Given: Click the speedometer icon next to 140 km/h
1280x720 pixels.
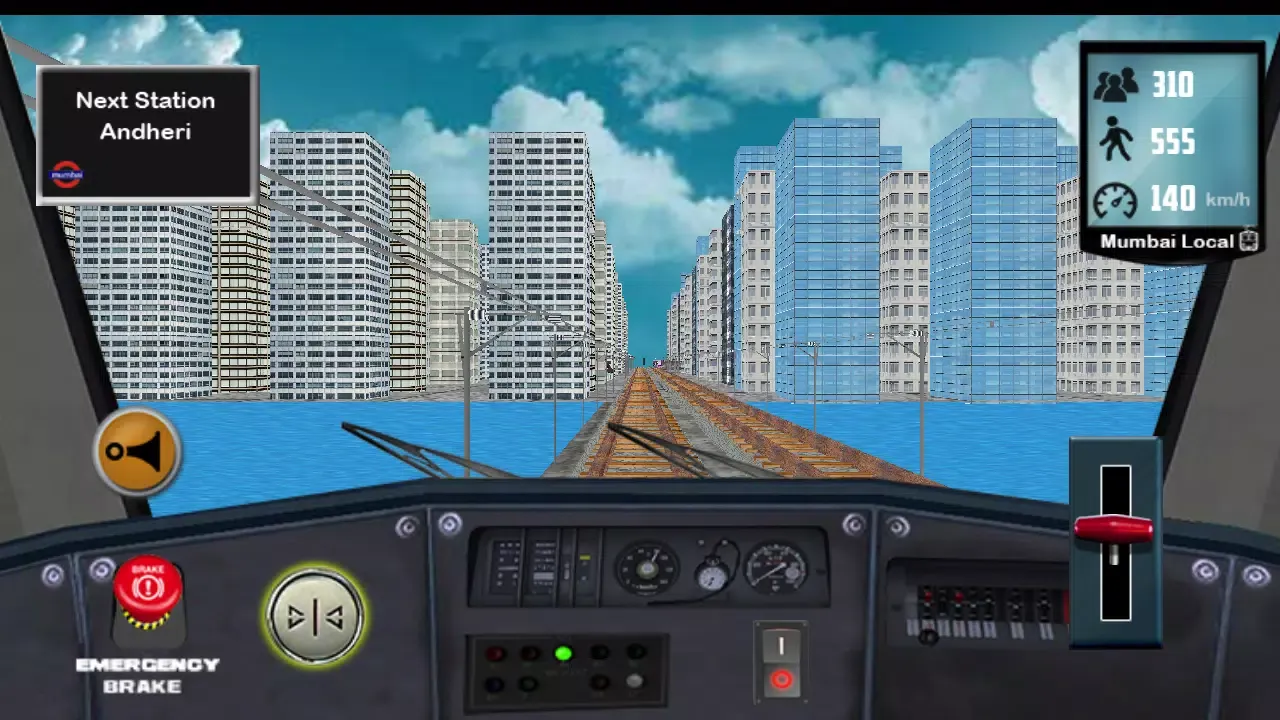Looking at the screenshot, I should 1117,199.
